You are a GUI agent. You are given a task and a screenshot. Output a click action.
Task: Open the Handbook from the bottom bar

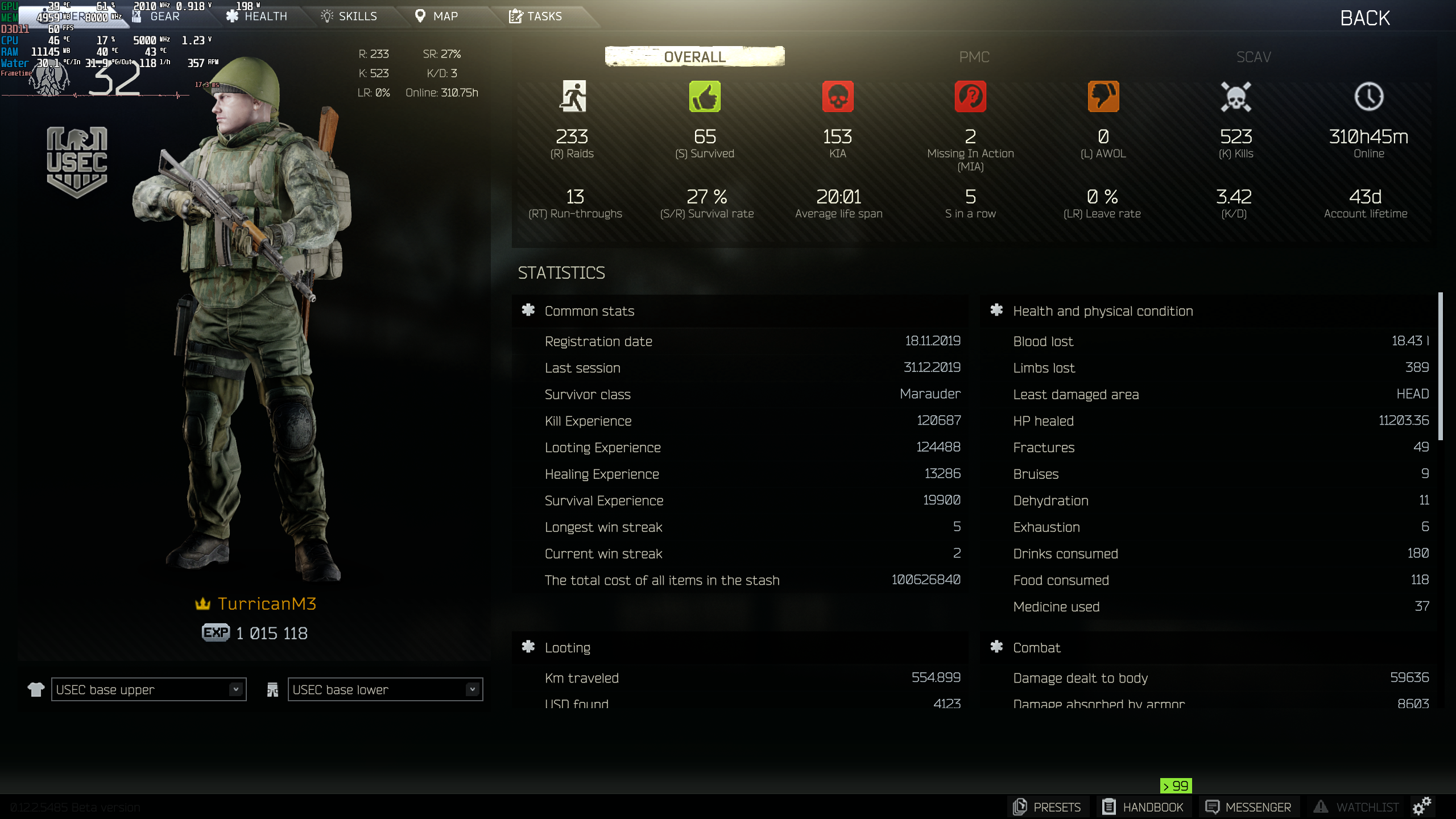[1143, 806]
